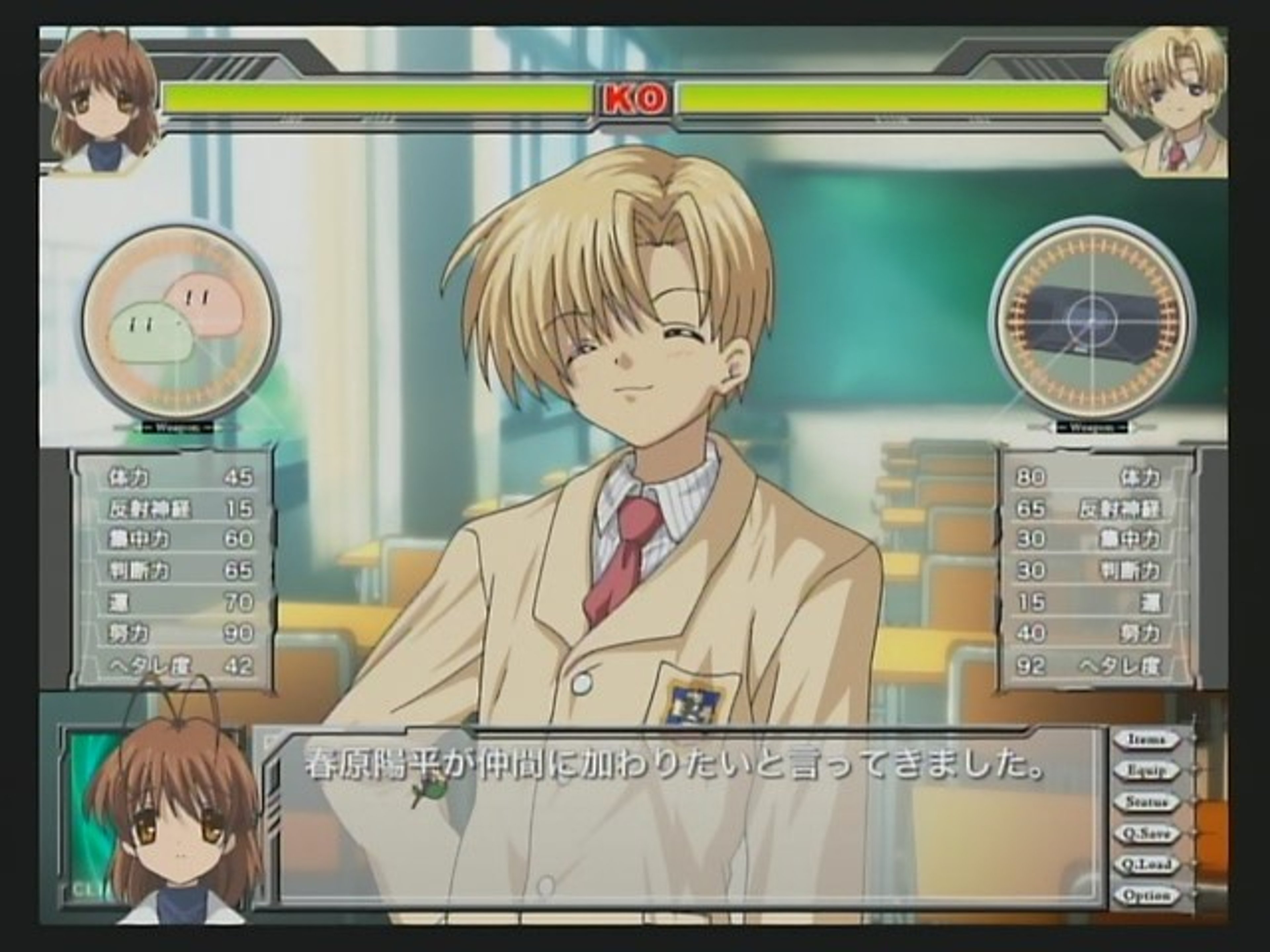The height and width of the screenshot is (952, 1270).
Task: Open the Equip menu
Action: [x=1146, y=771]
